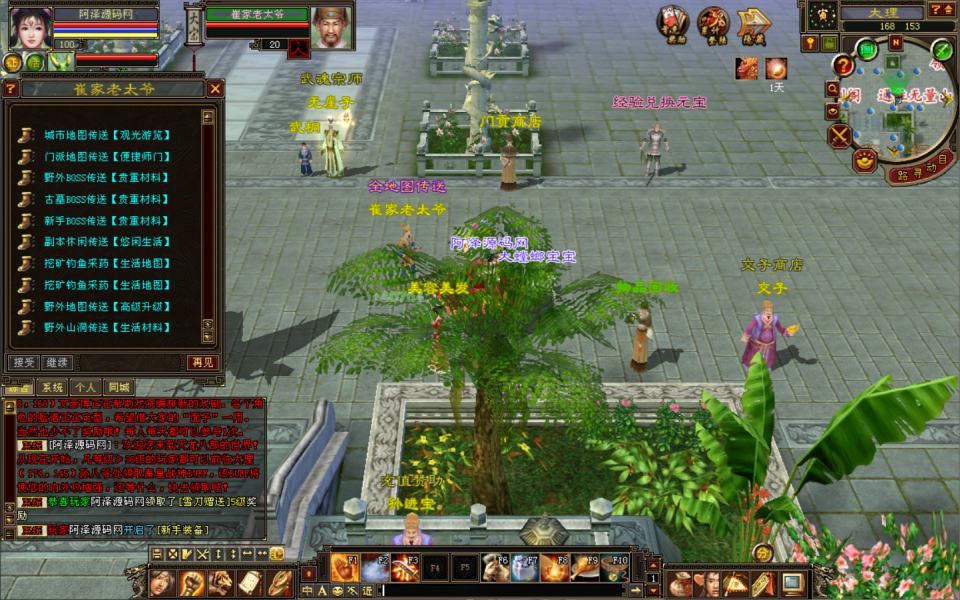The width and height of the screenshot is (960, 600).
Task: Click the 再见 goodbye button
Action: click(x=202, y=362)
